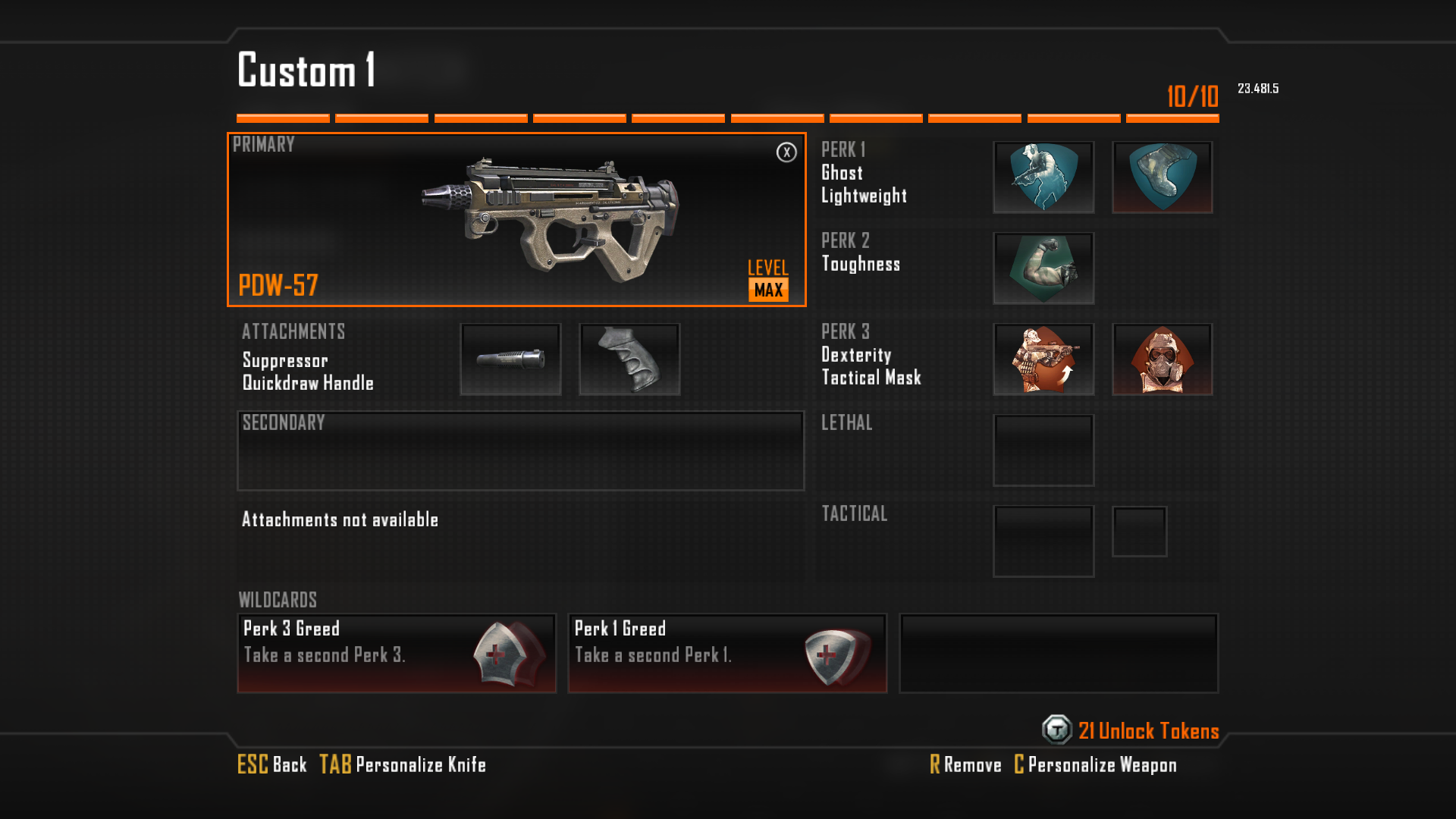This screenshot has width=1456, height=819.
Task: Choose a Lethal equipment slot
Action: pyautogui.click(x=1043, y=450)
